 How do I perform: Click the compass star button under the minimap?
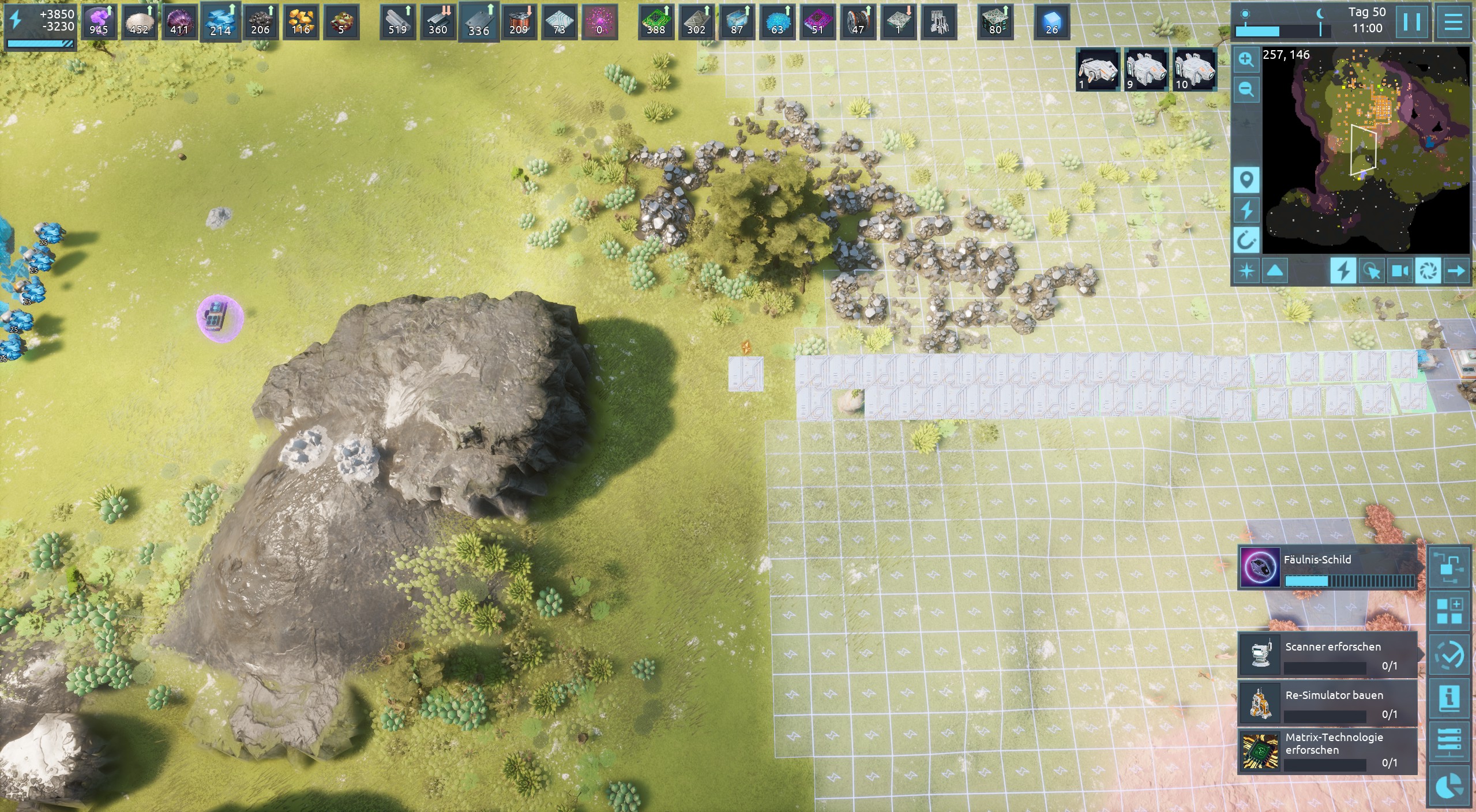[1246, 270]
